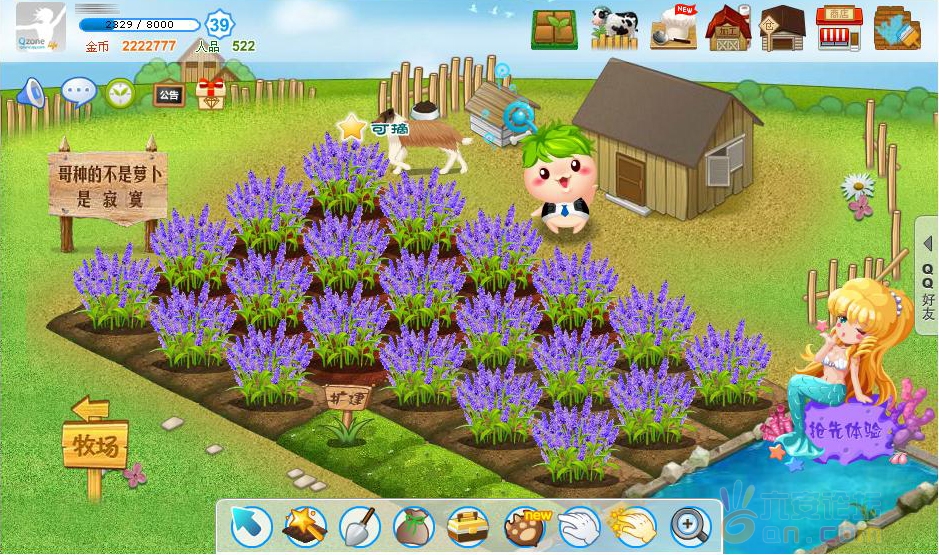Open the paint roller decoration icon
Screen dimensions: 939x555
pyautogui.click(x=896, y=28)
